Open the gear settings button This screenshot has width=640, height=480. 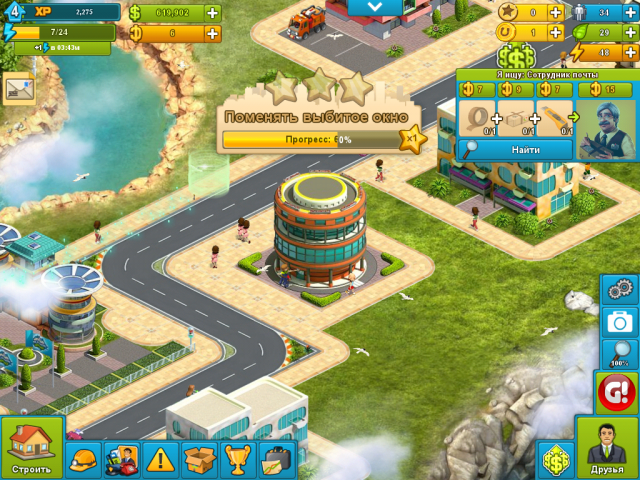point(619,289)
